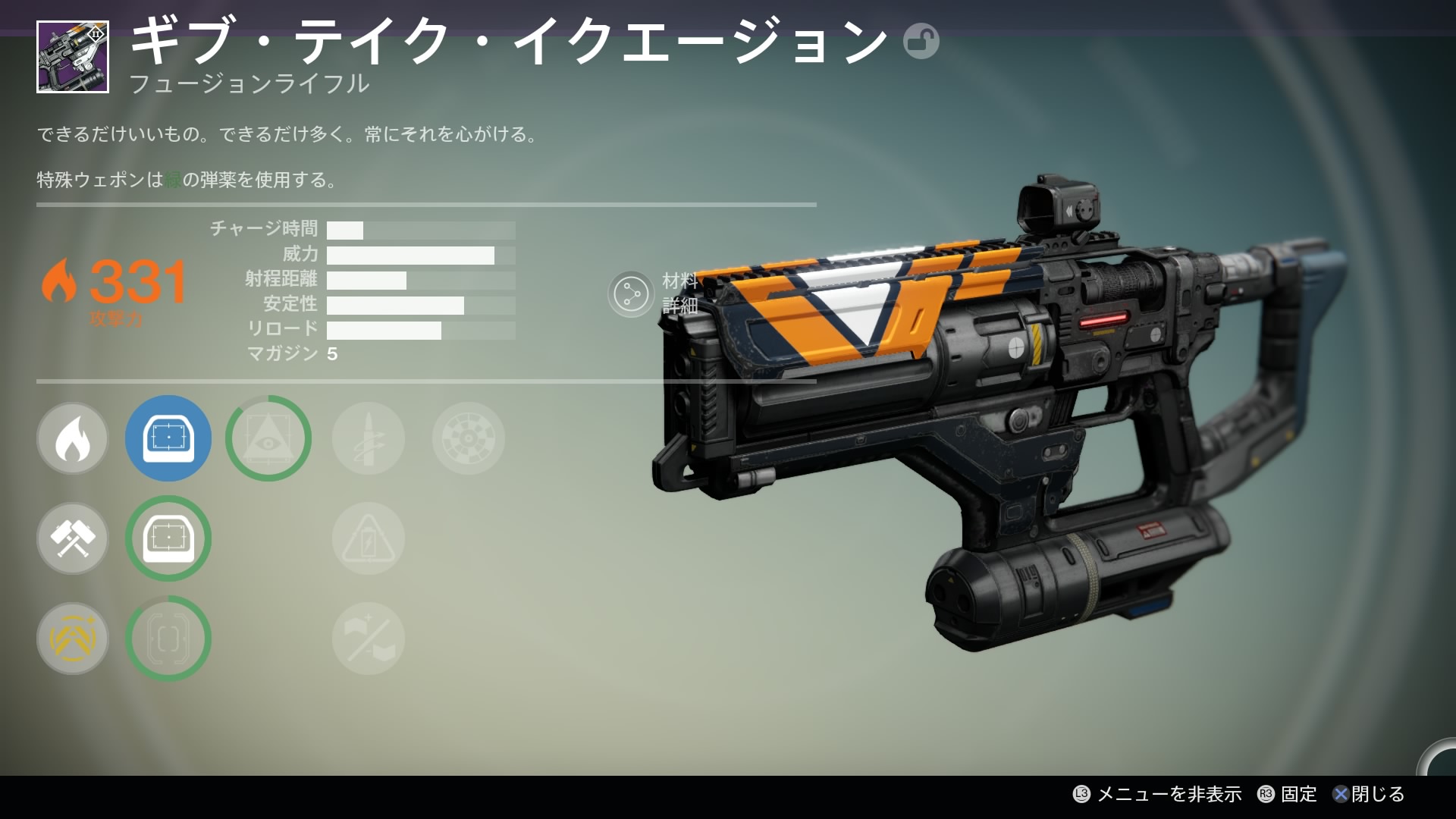Screen dimensions: 1456x819
Task: Select the green-ringed bracket sight node
Action: point(168,639)
